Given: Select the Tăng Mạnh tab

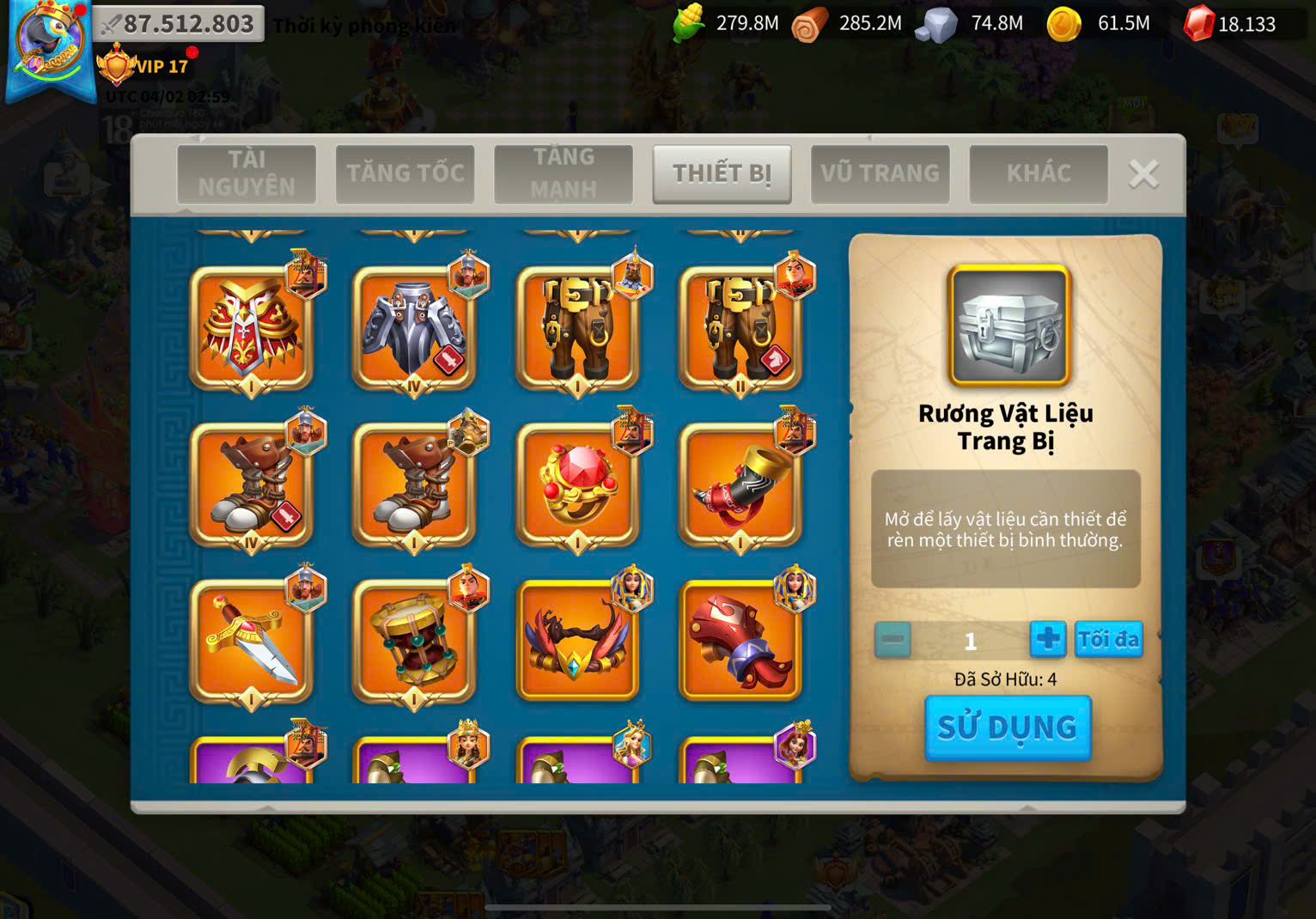Looking at the screenshot, I should point(564,173).
